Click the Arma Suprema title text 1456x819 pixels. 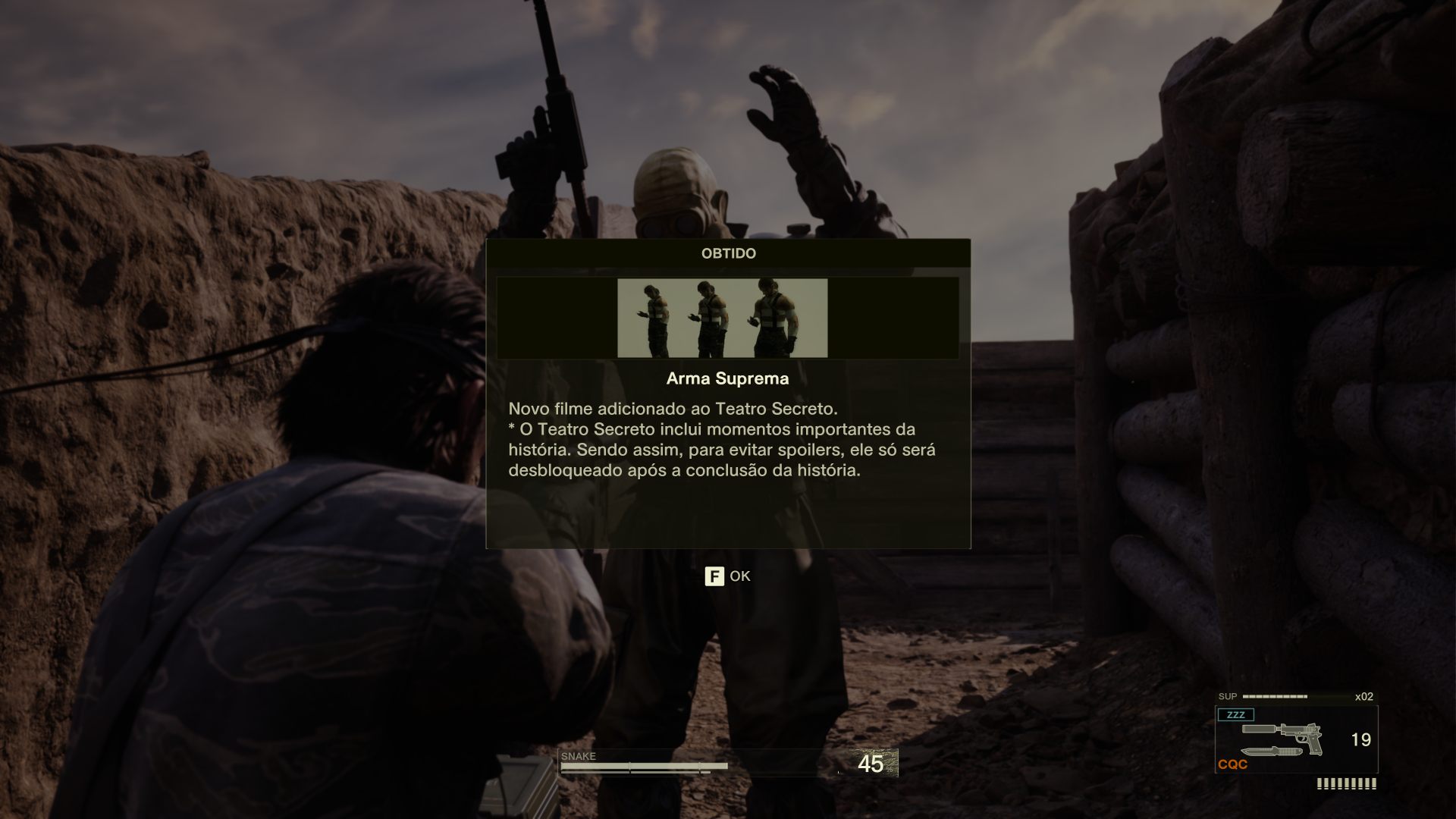726,378
